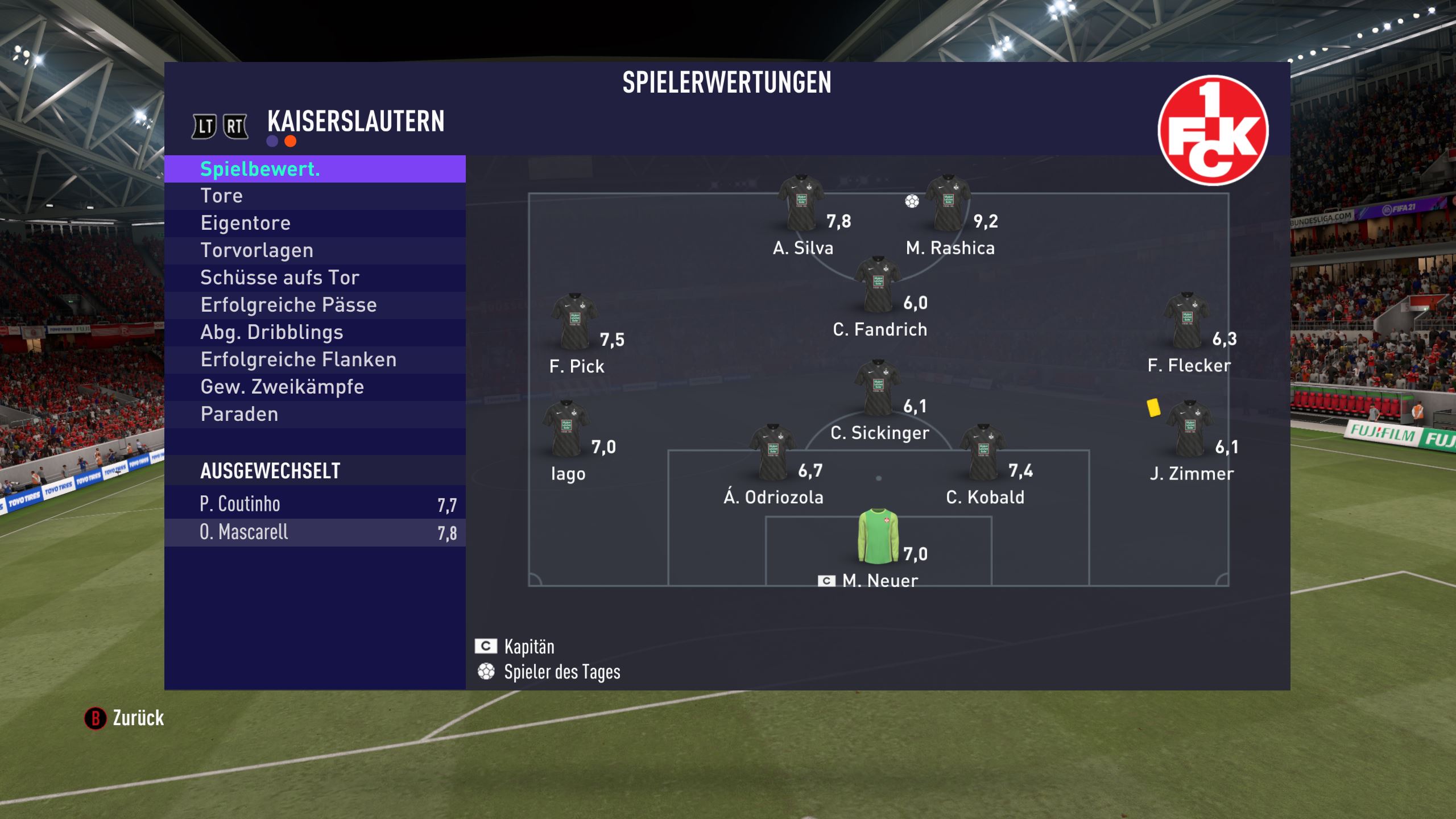Screen dimensions: 1456x819
Task: Pick A. Silva's player shirt
Action: click(801, 204)
